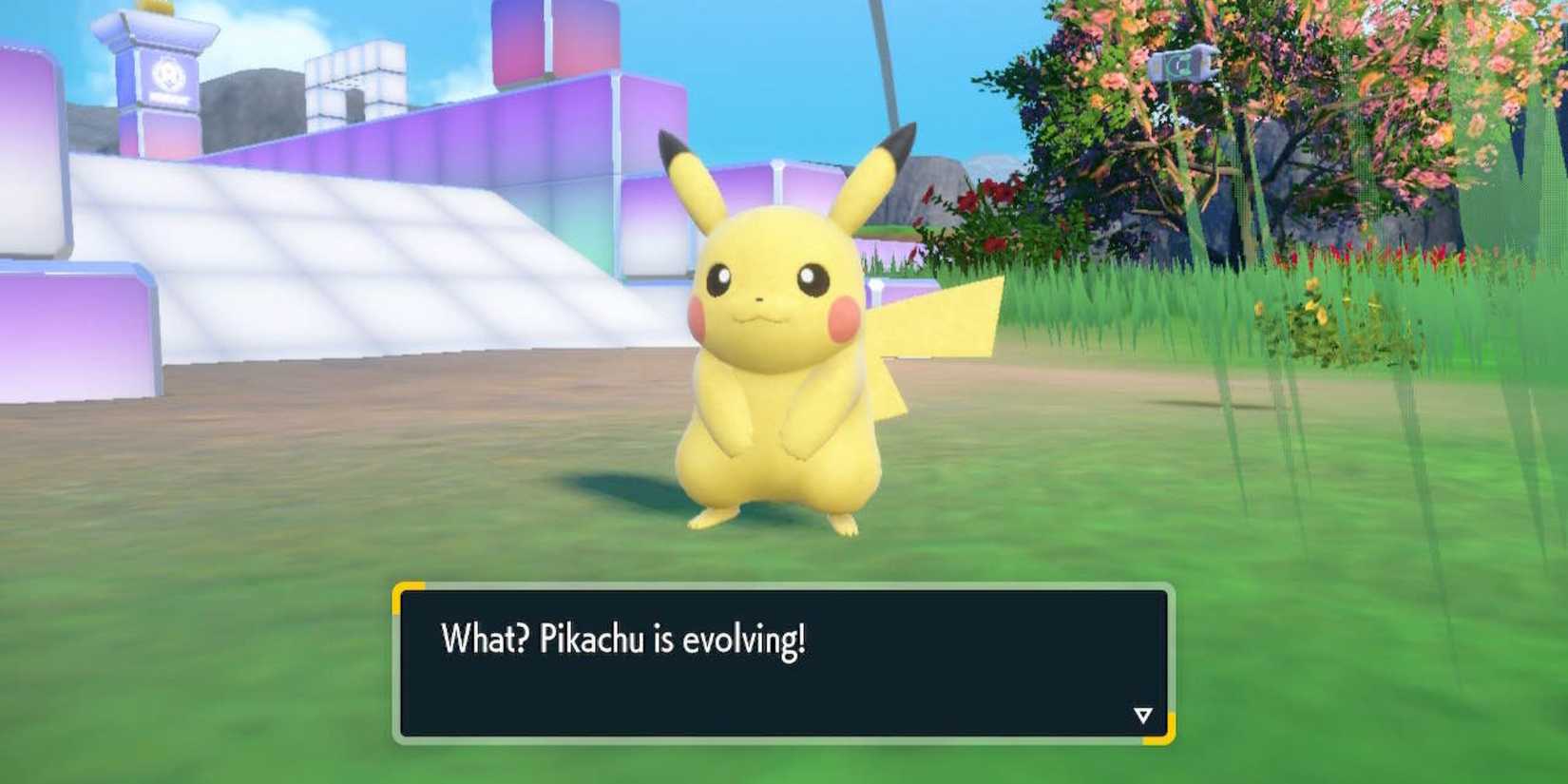
Task: Click the dark dialogue box panel
Action: pyautogui.click(x=779, y=665)
